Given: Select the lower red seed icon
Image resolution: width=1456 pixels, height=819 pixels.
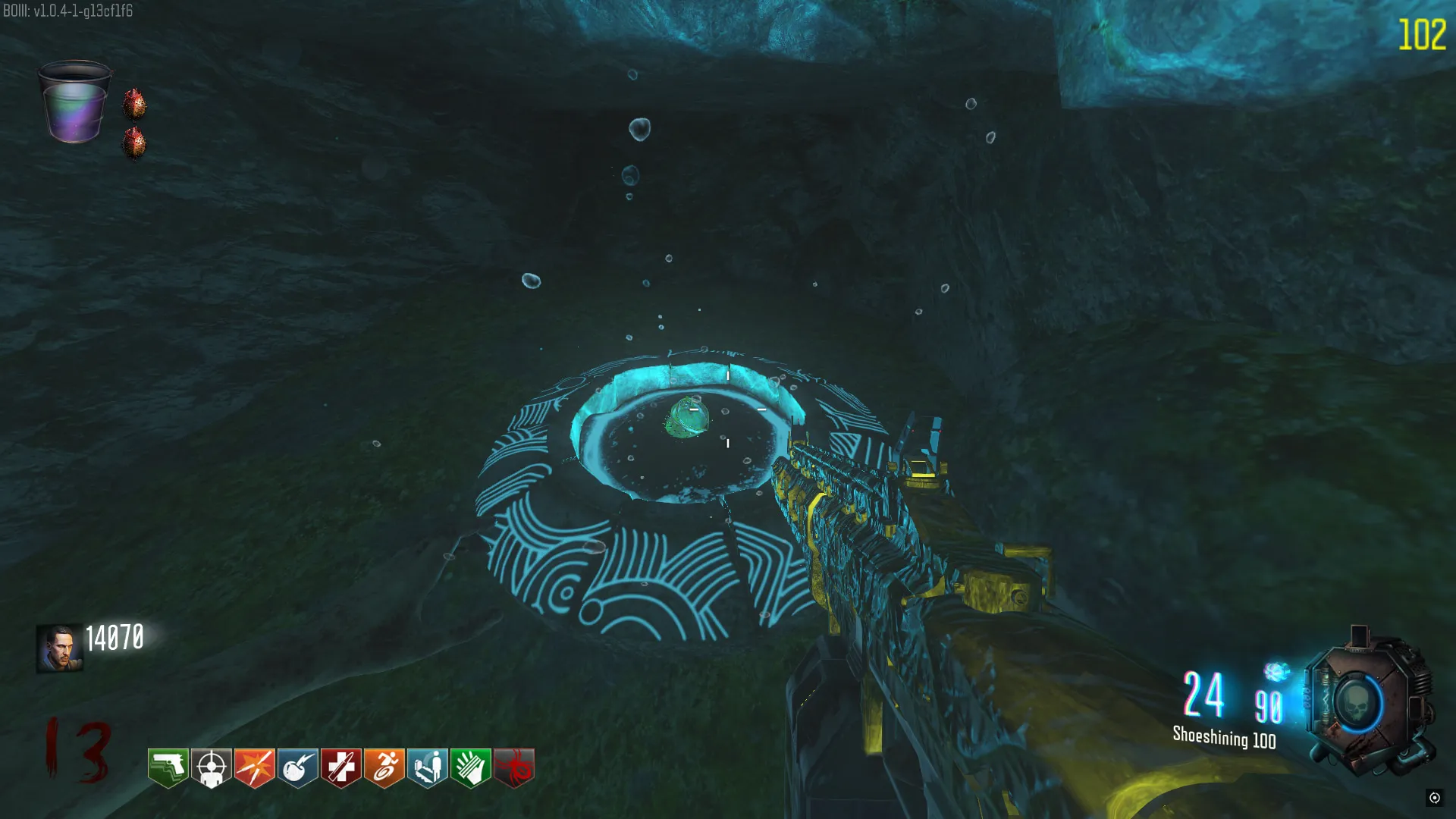Looking at the screenshot, I should tap(134, 143).
